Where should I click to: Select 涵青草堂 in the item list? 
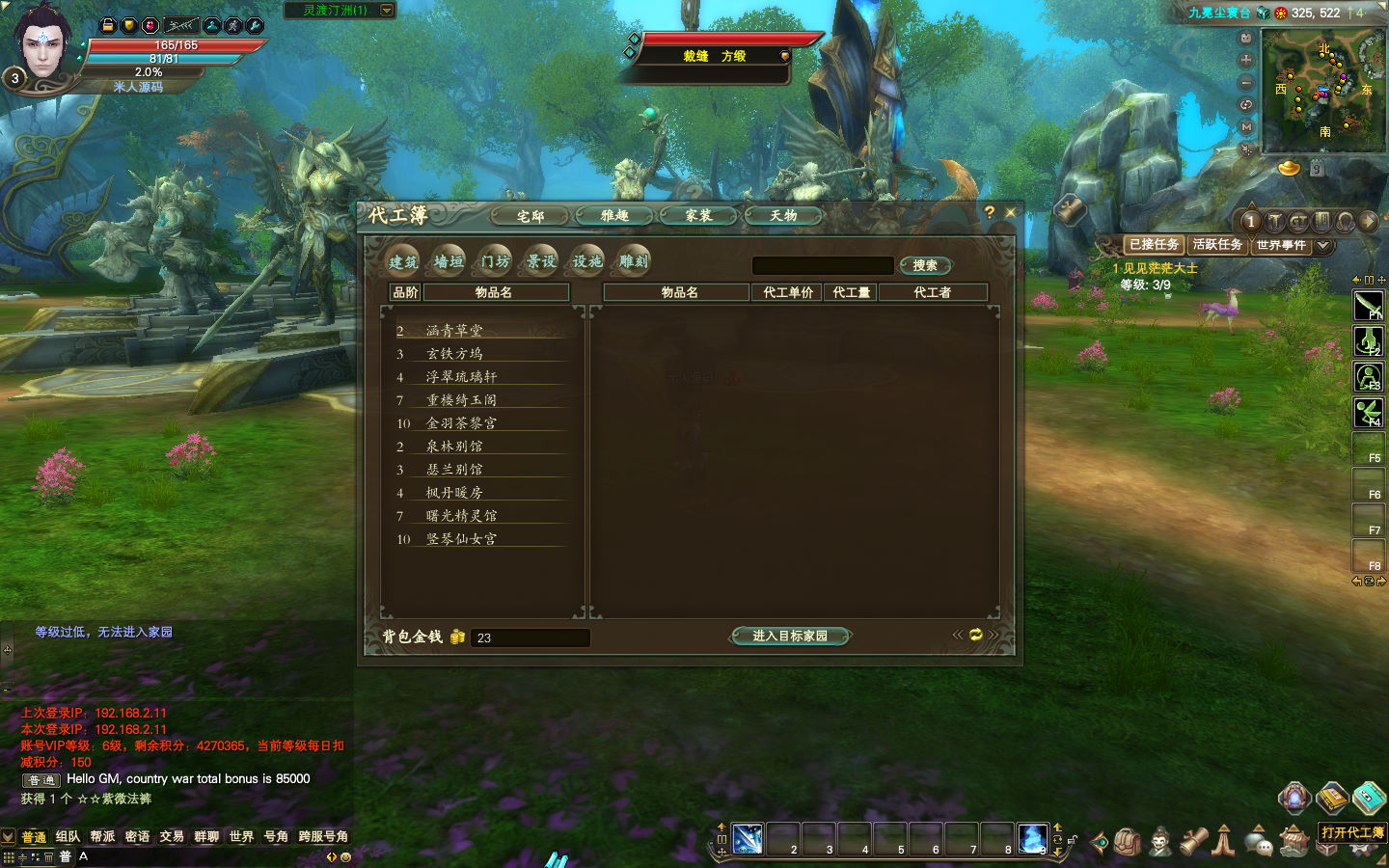[x=455, y=331]
